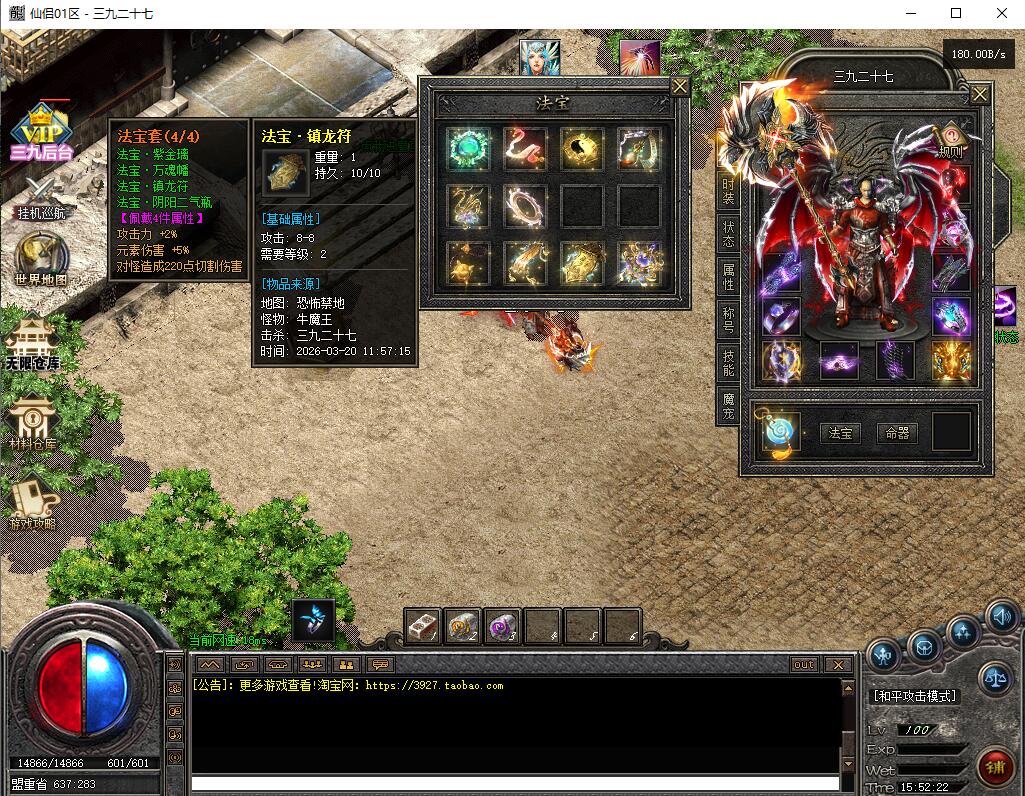Maximize the game window
This screenshot has height=796, width=1025.
coord(956,13)
